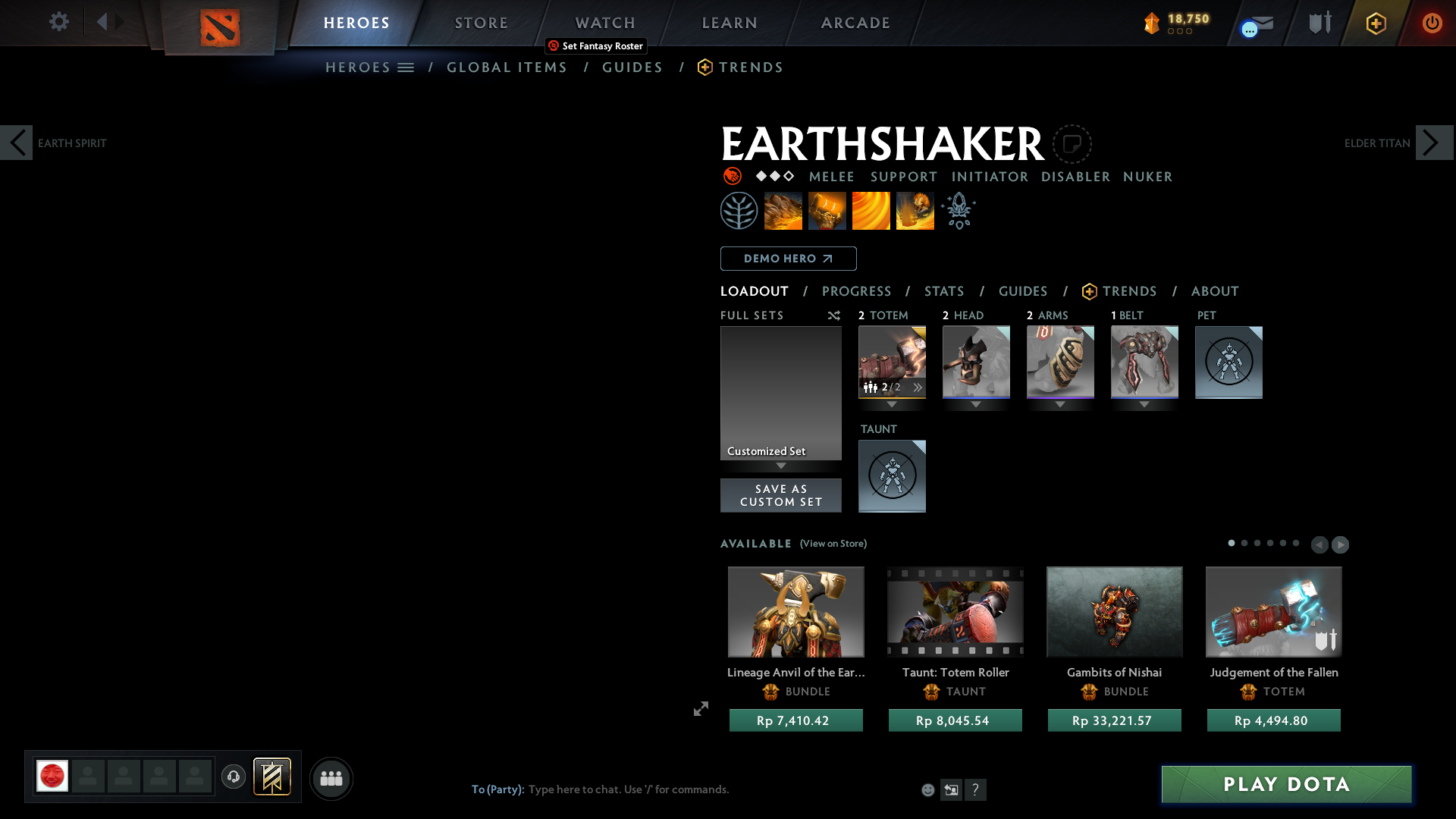
Task: Open the Armory shield and sword icon
Action: coord(1319,22)
